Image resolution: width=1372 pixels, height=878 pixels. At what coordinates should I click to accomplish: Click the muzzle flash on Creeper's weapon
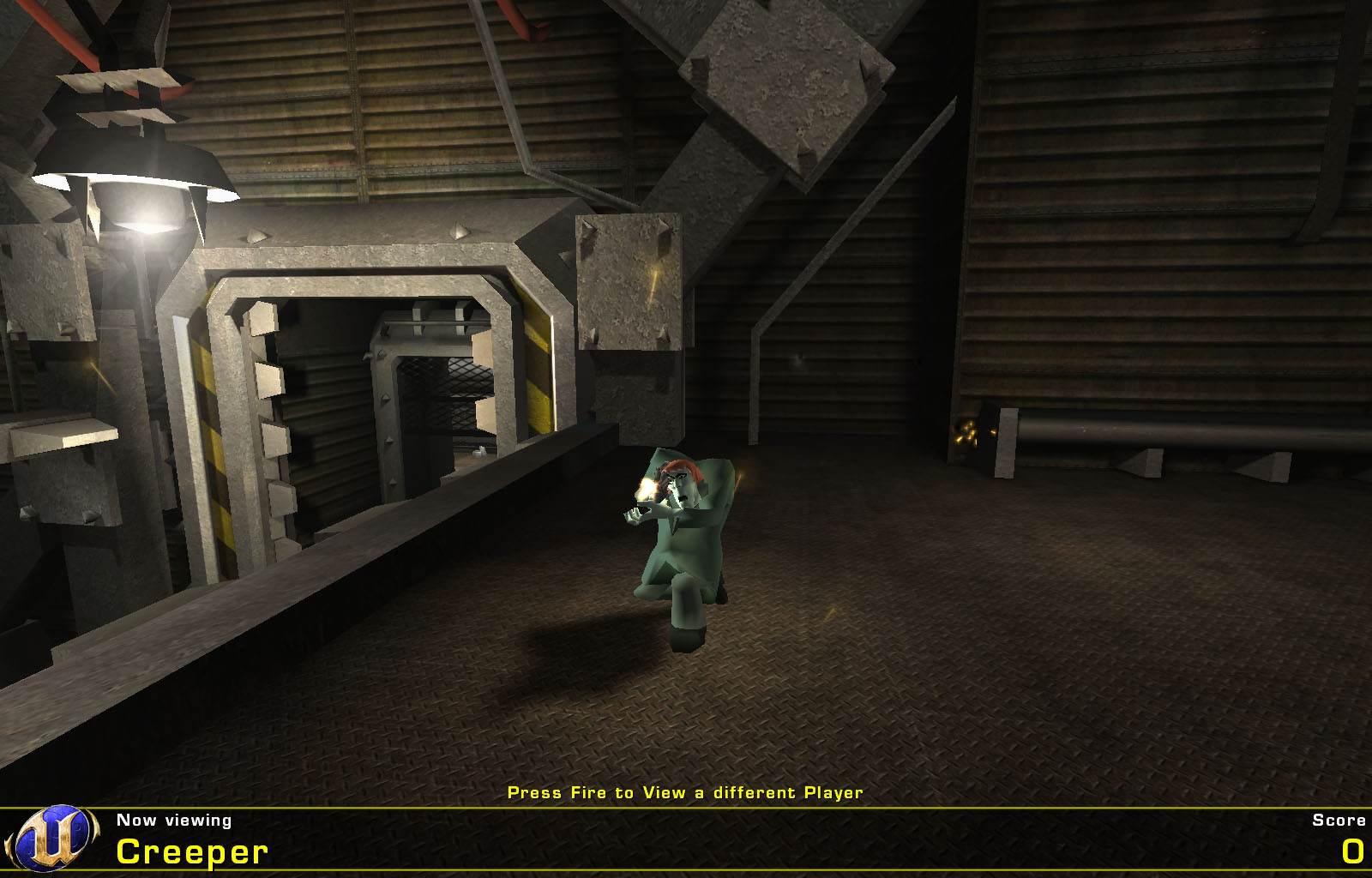(x=647, y=489)
